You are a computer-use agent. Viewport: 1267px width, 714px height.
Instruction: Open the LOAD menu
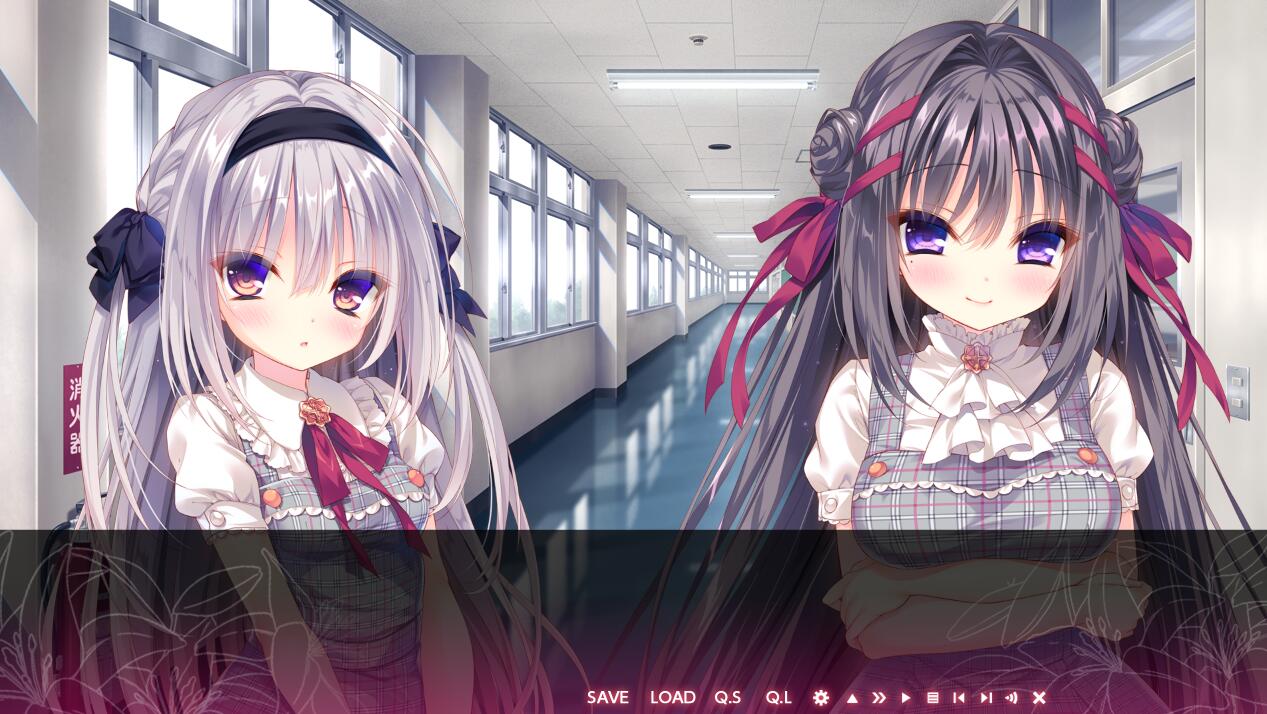click(672, 697)
